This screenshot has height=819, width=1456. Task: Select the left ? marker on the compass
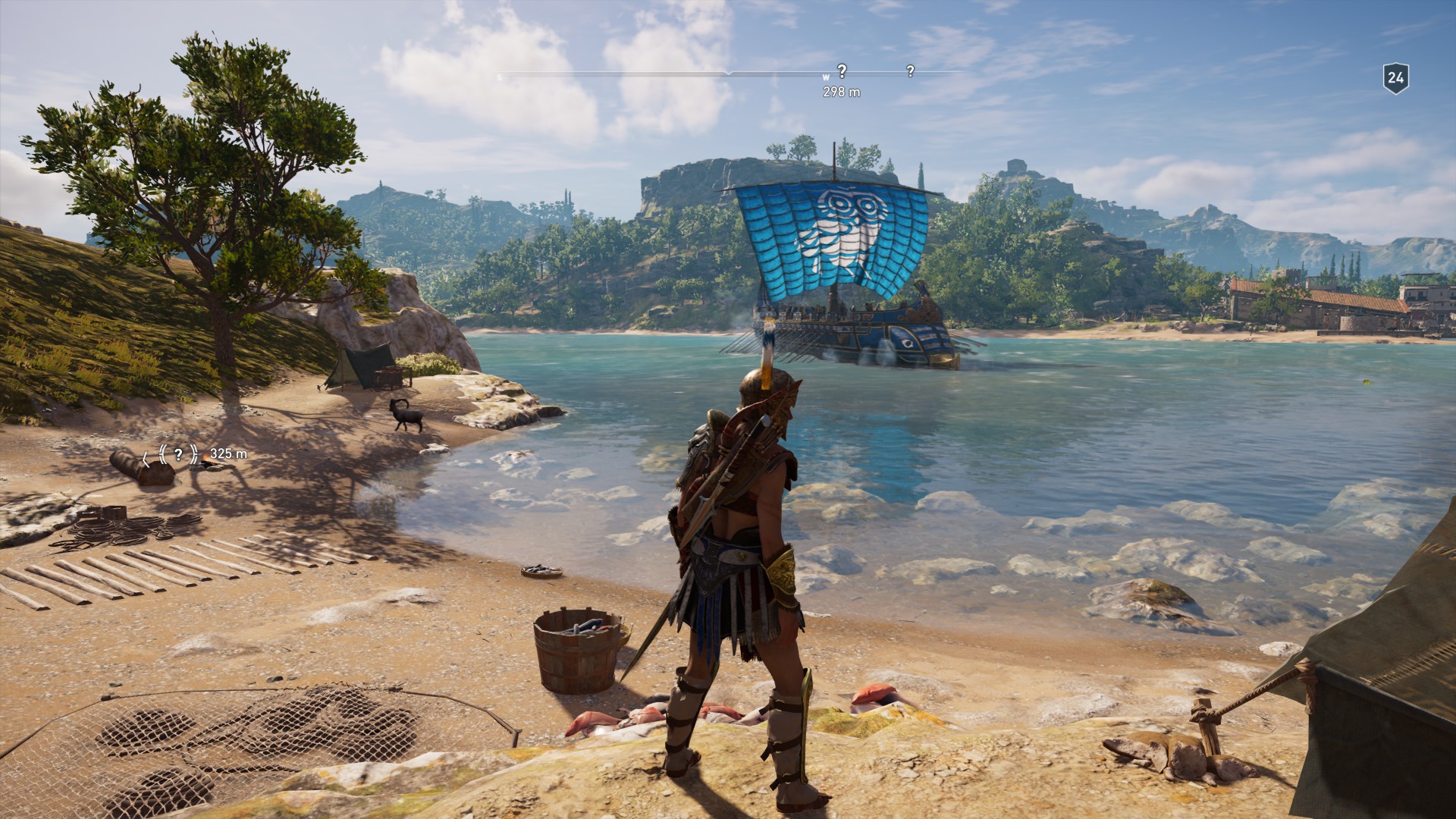842,70
